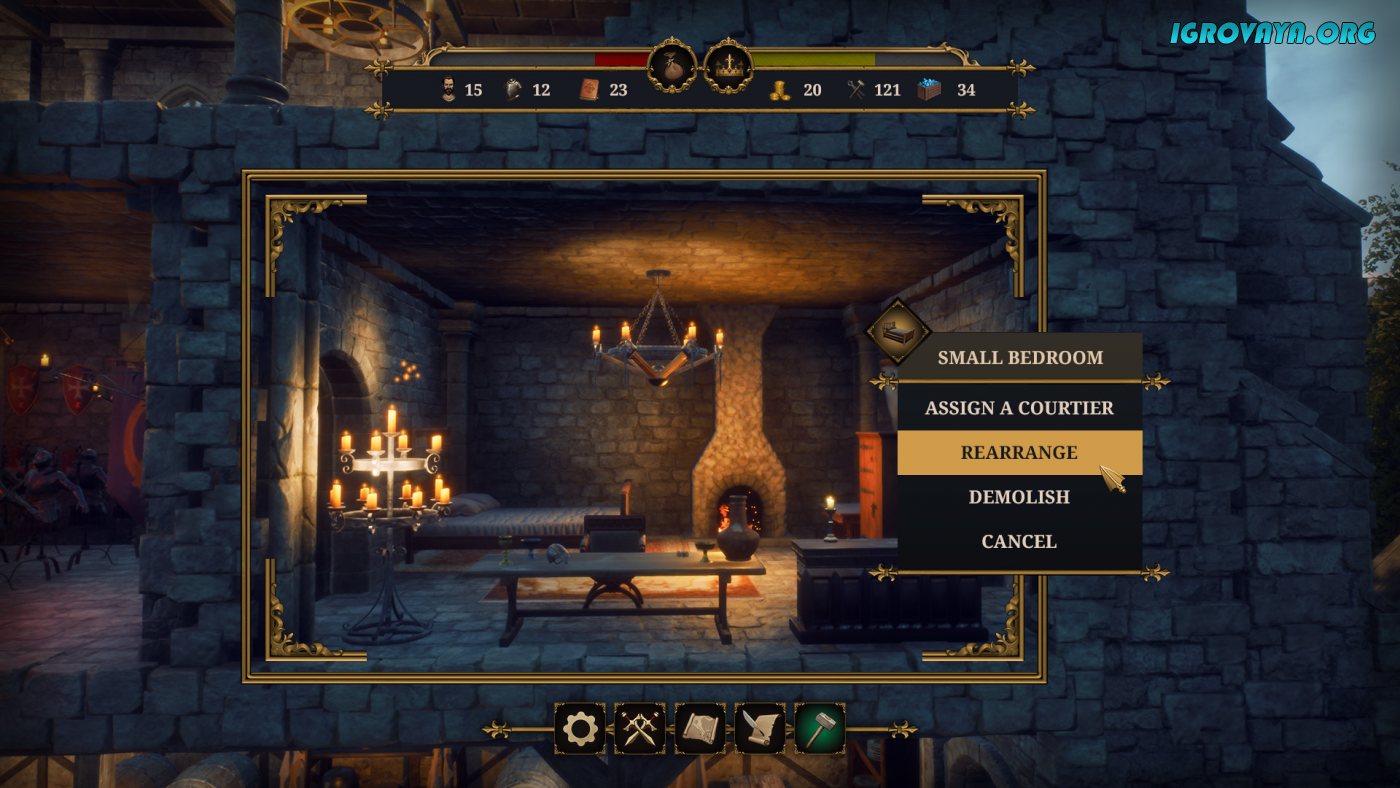The image size is (1400, 788).
Task: Open the quill and scroll decrees panel
Action: pyautogui.click(x=760, y=728)
